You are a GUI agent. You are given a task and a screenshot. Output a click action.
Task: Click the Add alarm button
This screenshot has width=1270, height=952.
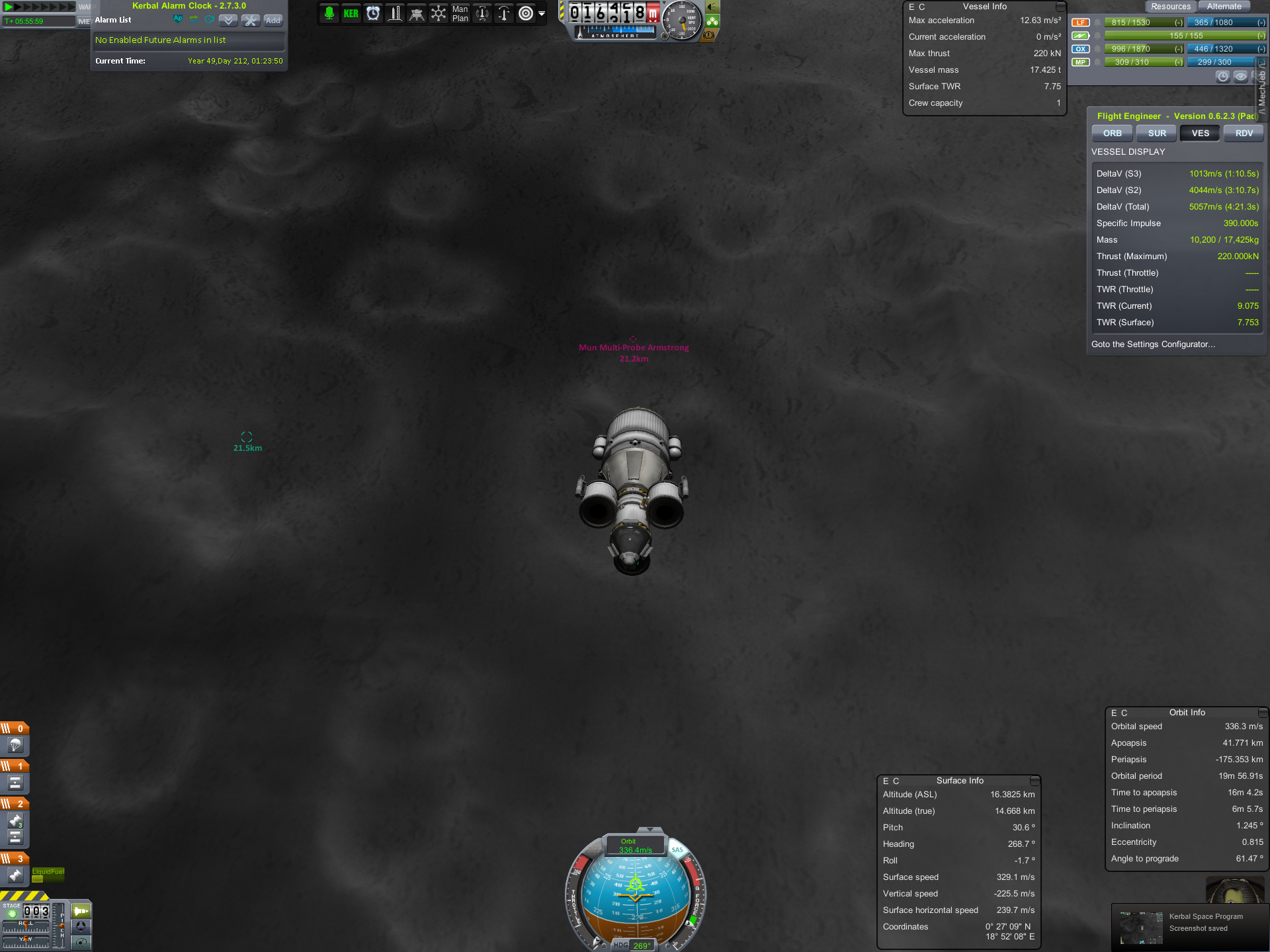point(273,20)
